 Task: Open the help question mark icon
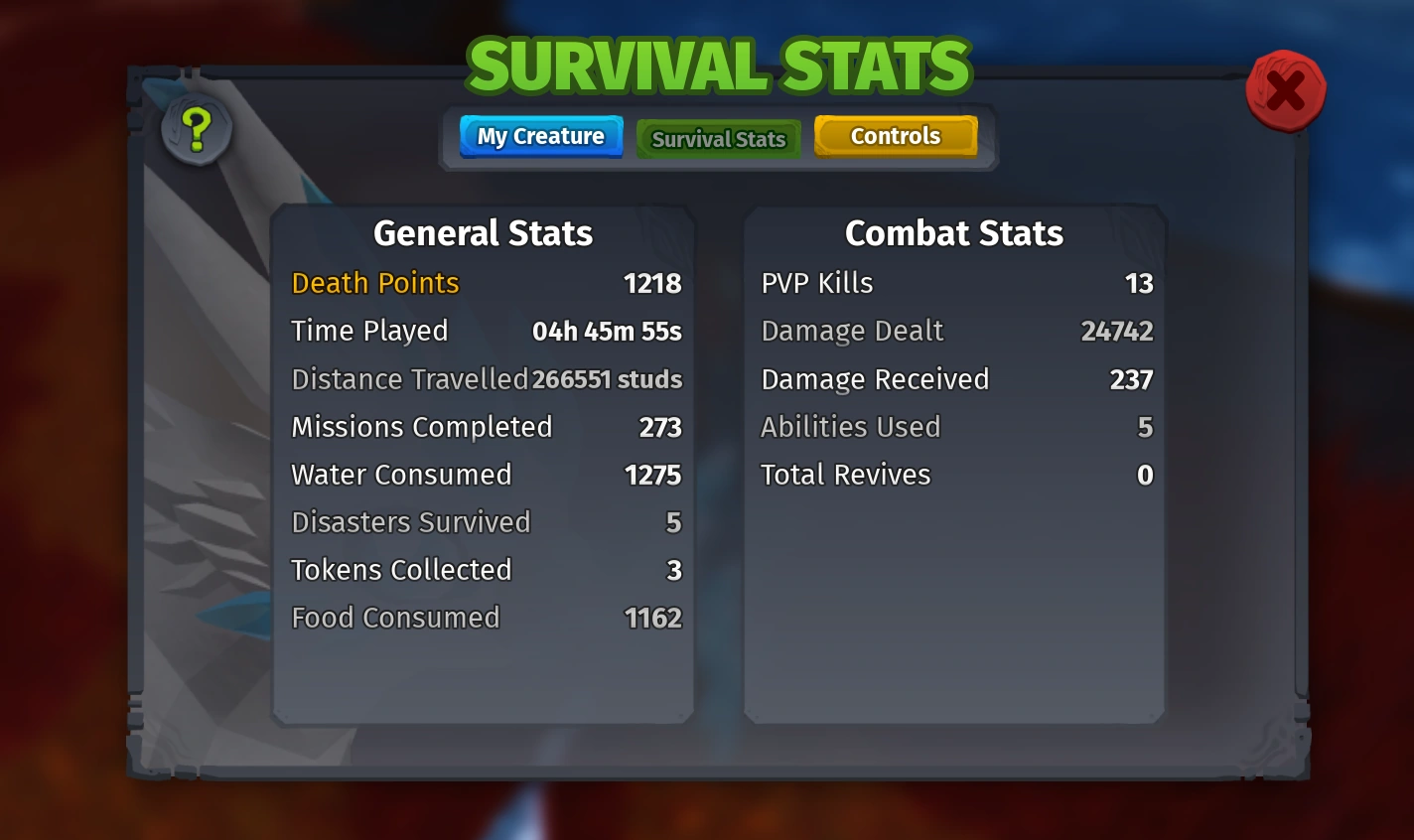pyautogui.click(x=196, y=129)
